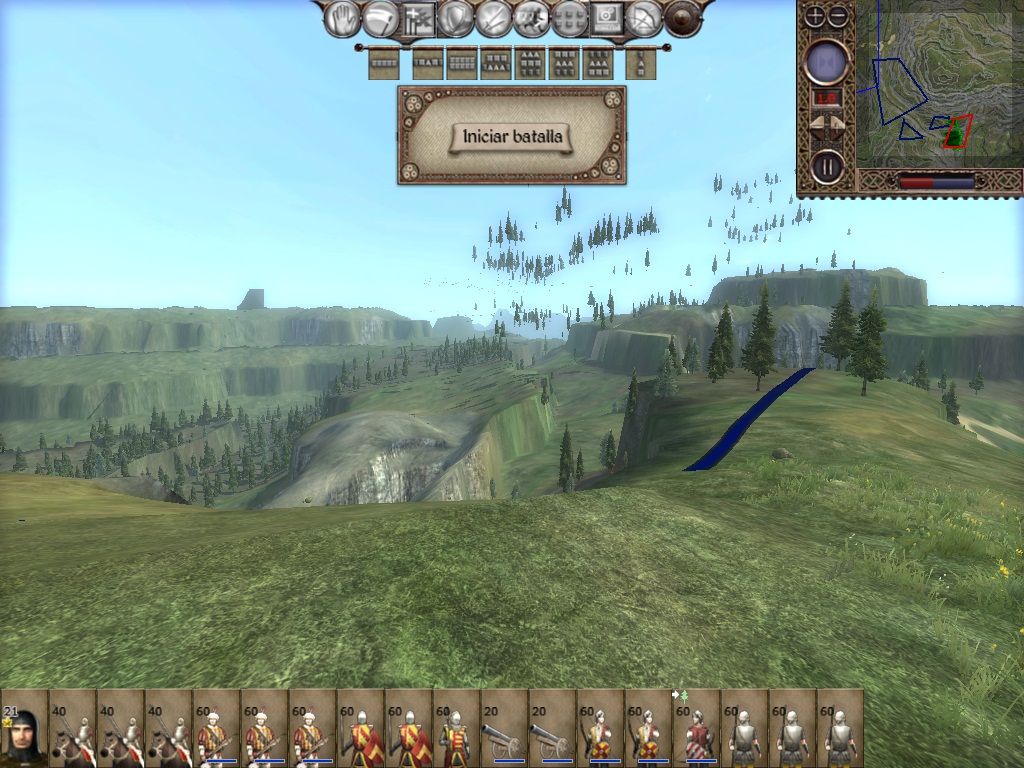Select the general's portrait unit card

[24, 728]
